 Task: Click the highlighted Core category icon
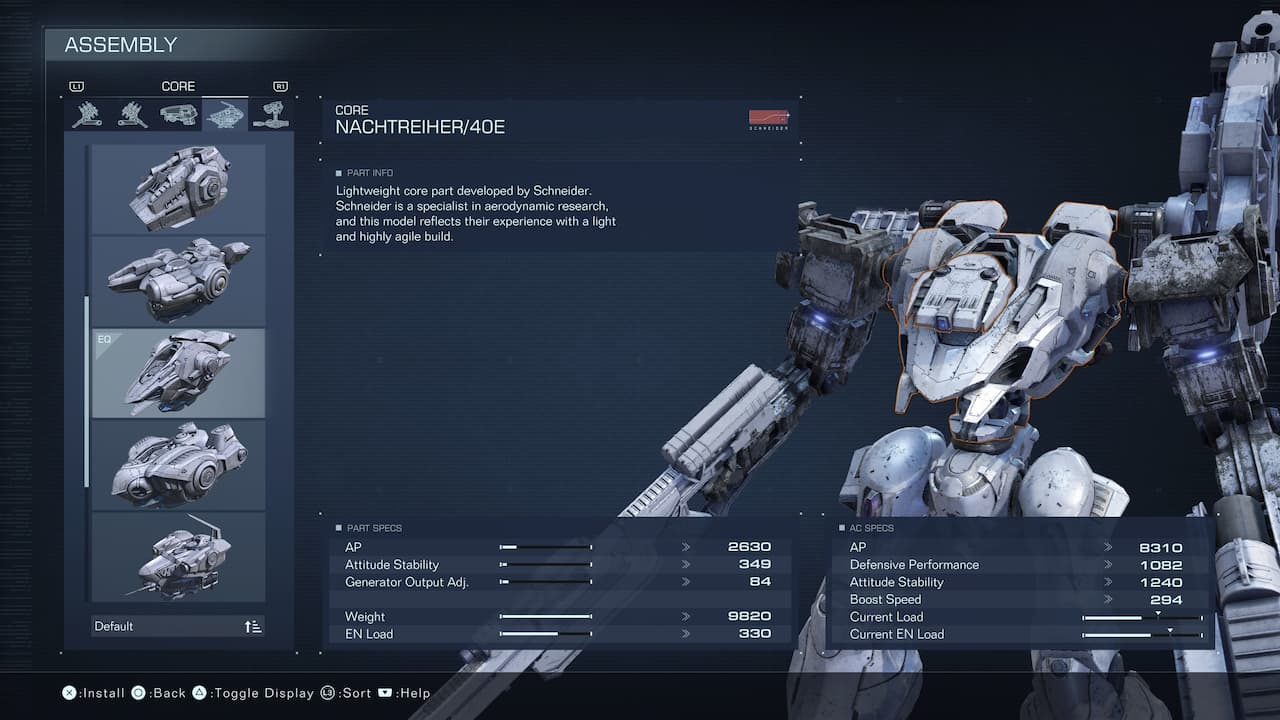[x=226, y=113]
